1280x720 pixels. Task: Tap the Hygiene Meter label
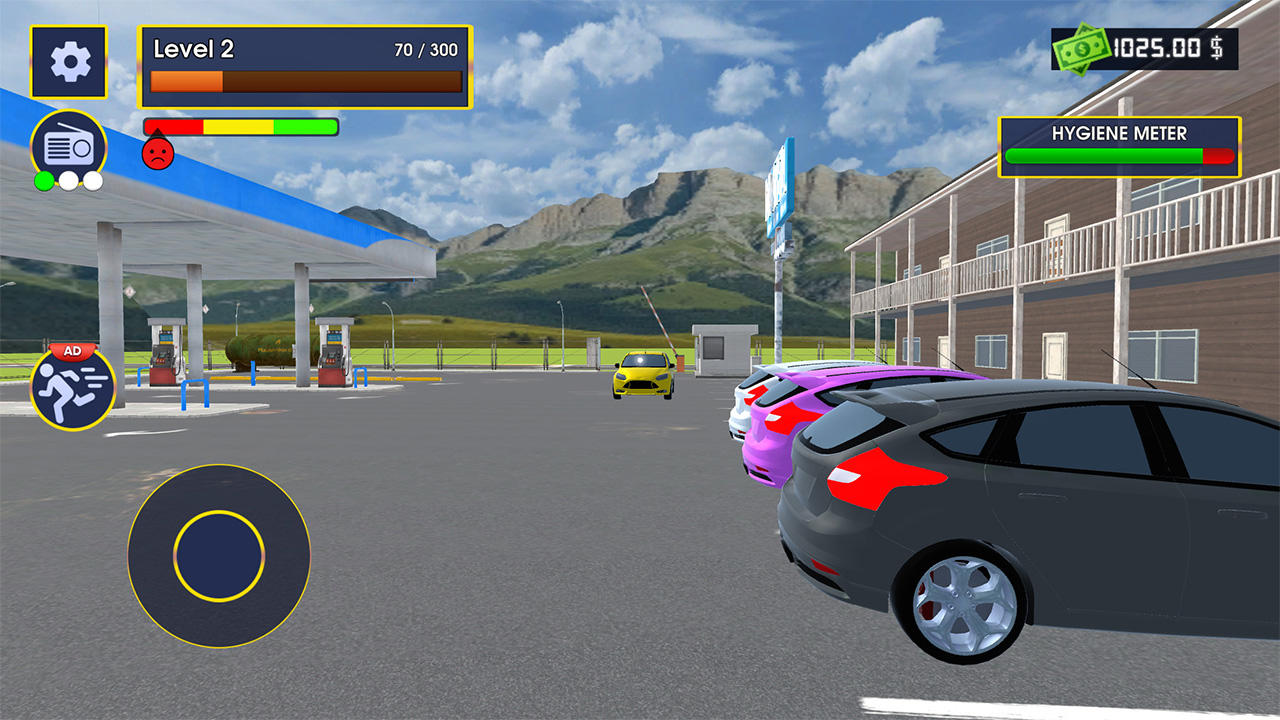tap(1118, 132)
